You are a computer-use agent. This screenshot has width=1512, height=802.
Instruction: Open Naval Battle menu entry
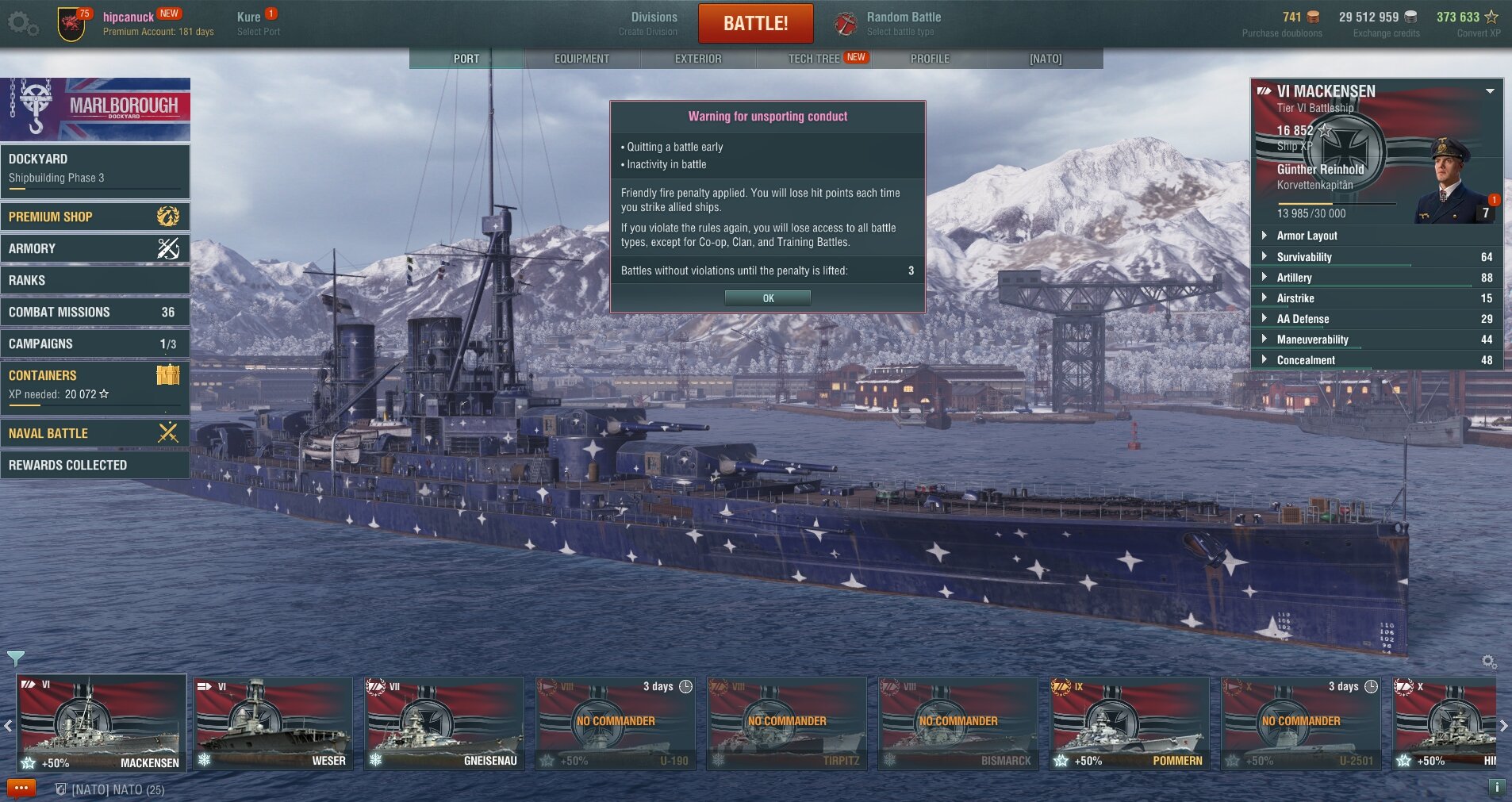pyautogui.click(x=95, y=433)
